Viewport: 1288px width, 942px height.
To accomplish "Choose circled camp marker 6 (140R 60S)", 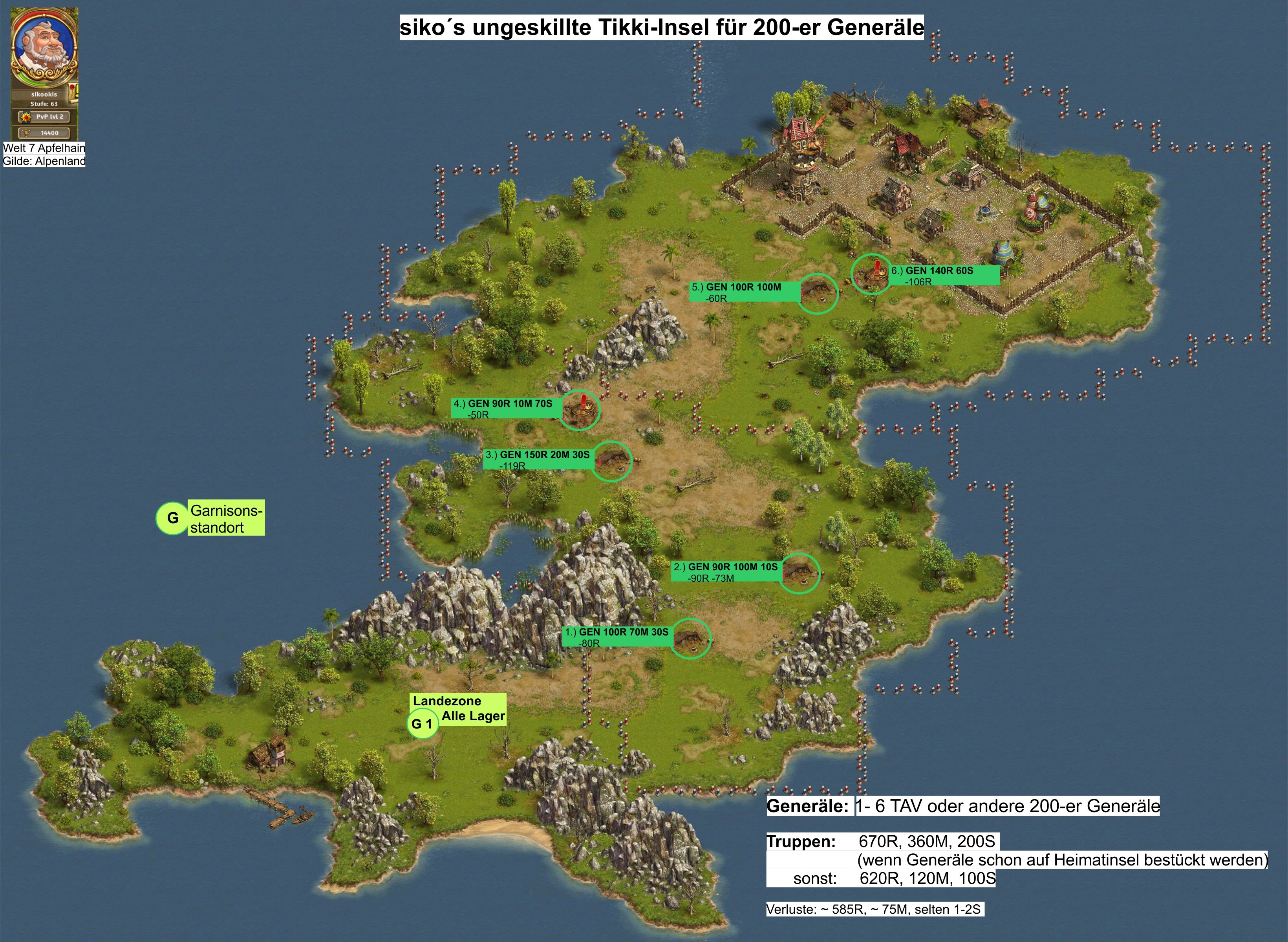I will coord(871,274).
